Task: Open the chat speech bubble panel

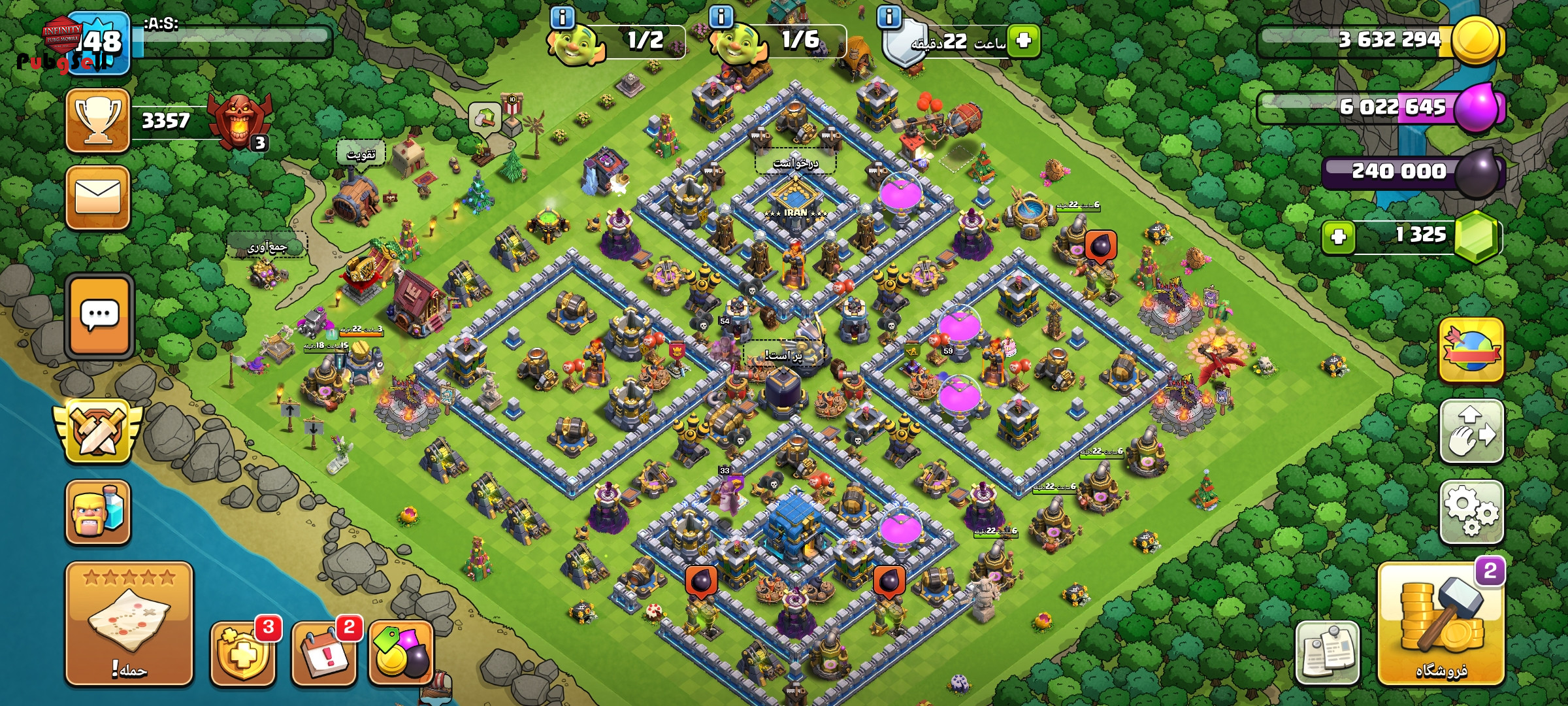Action: (x=99, y=316)
